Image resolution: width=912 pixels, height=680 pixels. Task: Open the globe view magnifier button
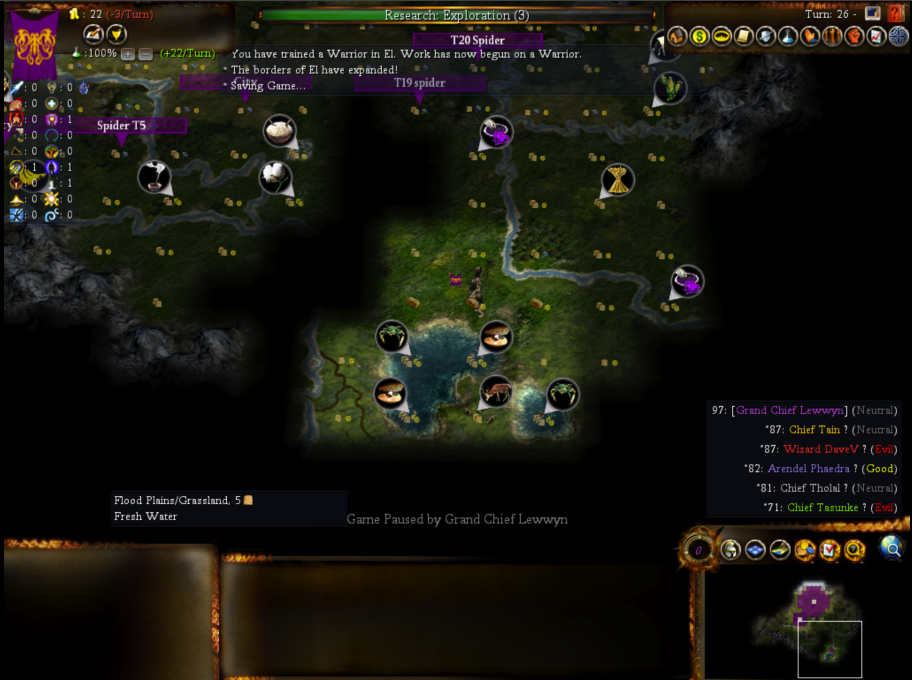[x=891, y=546]
